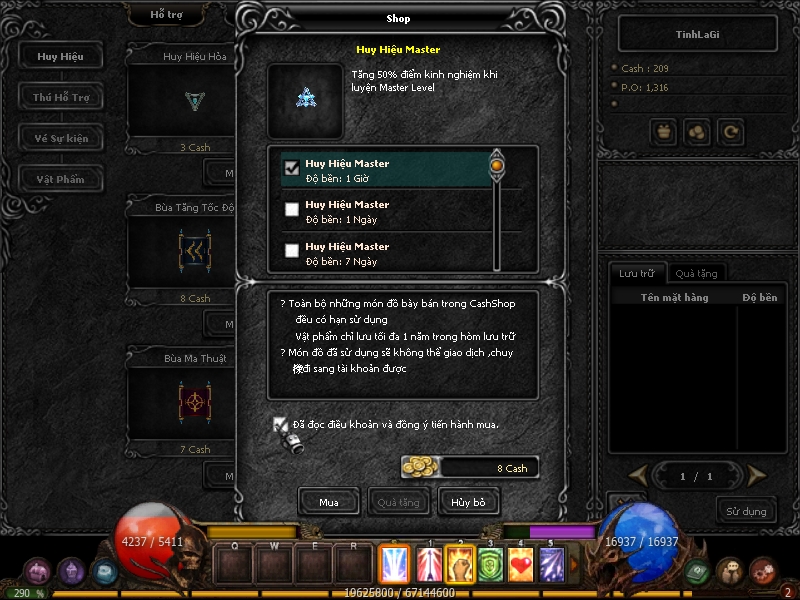The height and width of the screenshot is (600, 800).
Task: Switch to the Lưu trữ tab
Action: pyautogui.click(x=637, y=273)
